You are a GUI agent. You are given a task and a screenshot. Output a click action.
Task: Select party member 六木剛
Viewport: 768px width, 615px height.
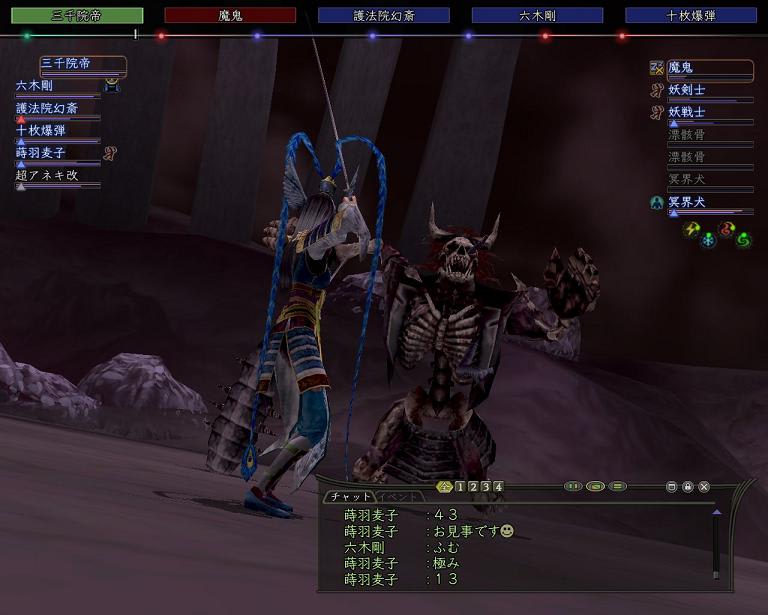[x=41, y=86]
